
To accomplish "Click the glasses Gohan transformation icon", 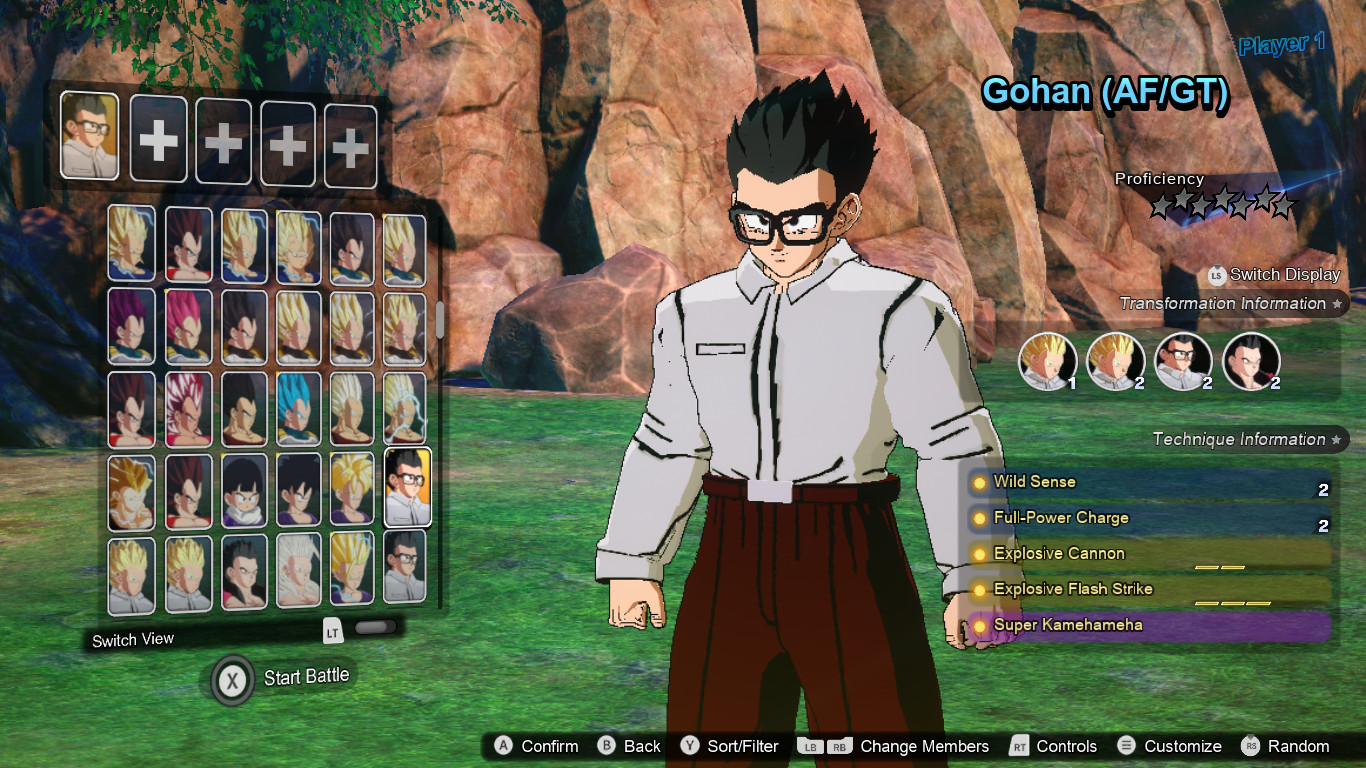I will coord(1184,362).
